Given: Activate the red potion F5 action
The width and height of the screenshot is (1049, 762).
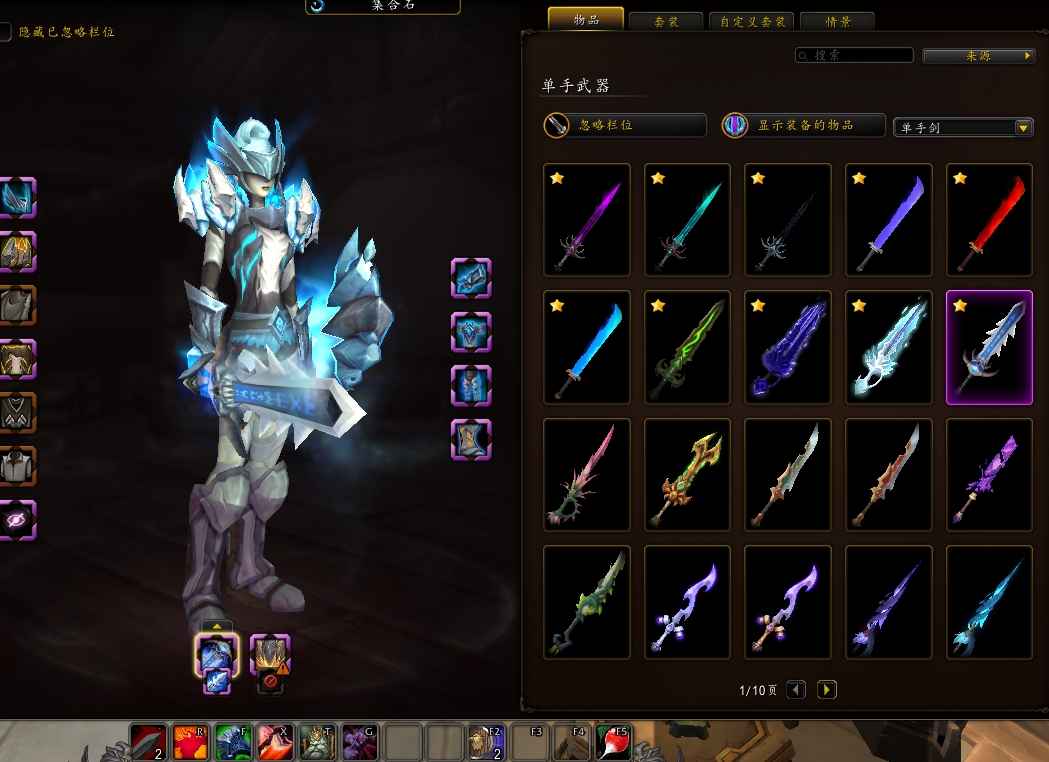Looking at the screenshot, I should coord(613,743).
